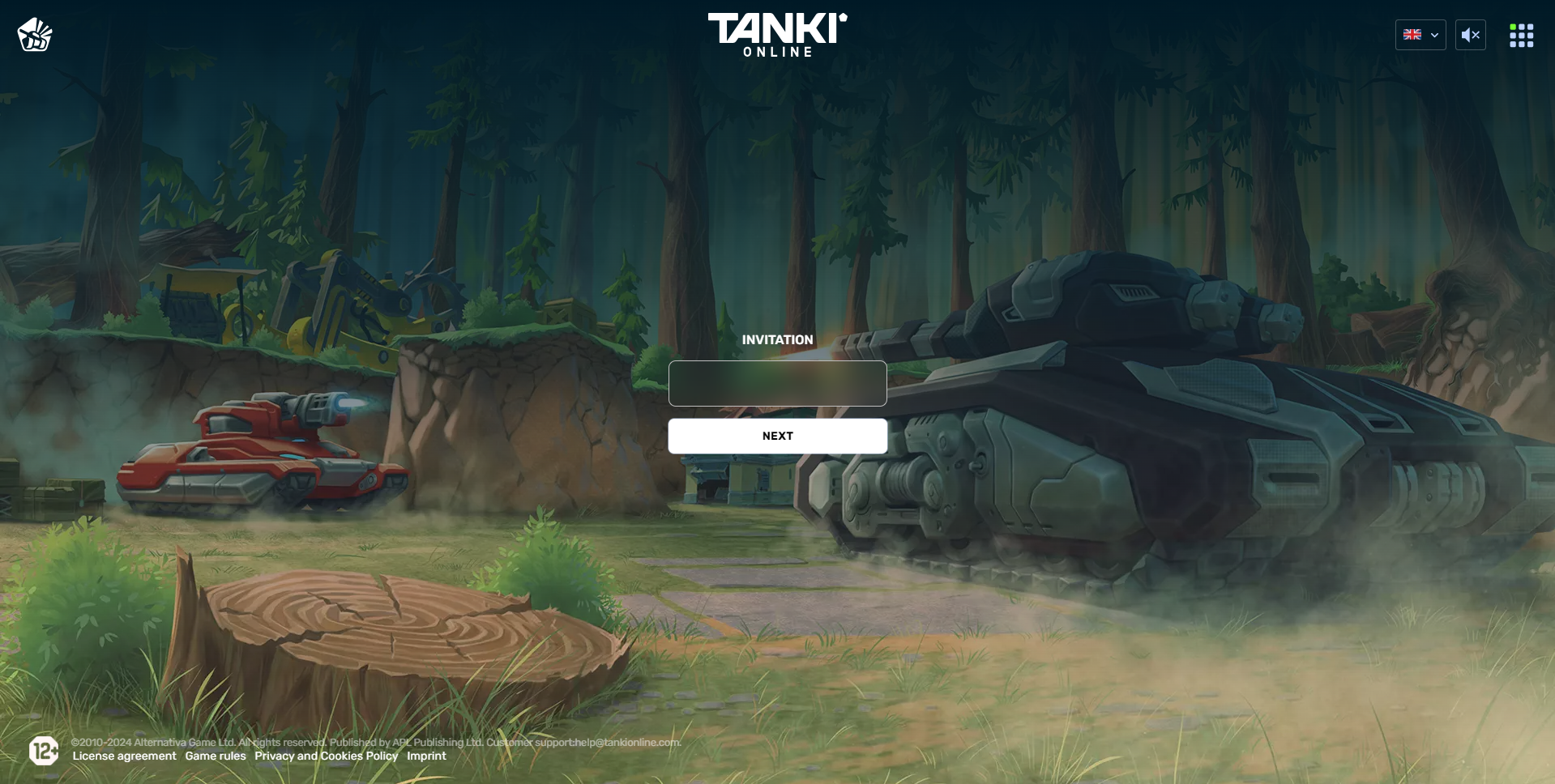The height and width of the screenshot is (784, 1555).
Task: Read the Privacy and Cookies Policy
Action: [326, 756]
